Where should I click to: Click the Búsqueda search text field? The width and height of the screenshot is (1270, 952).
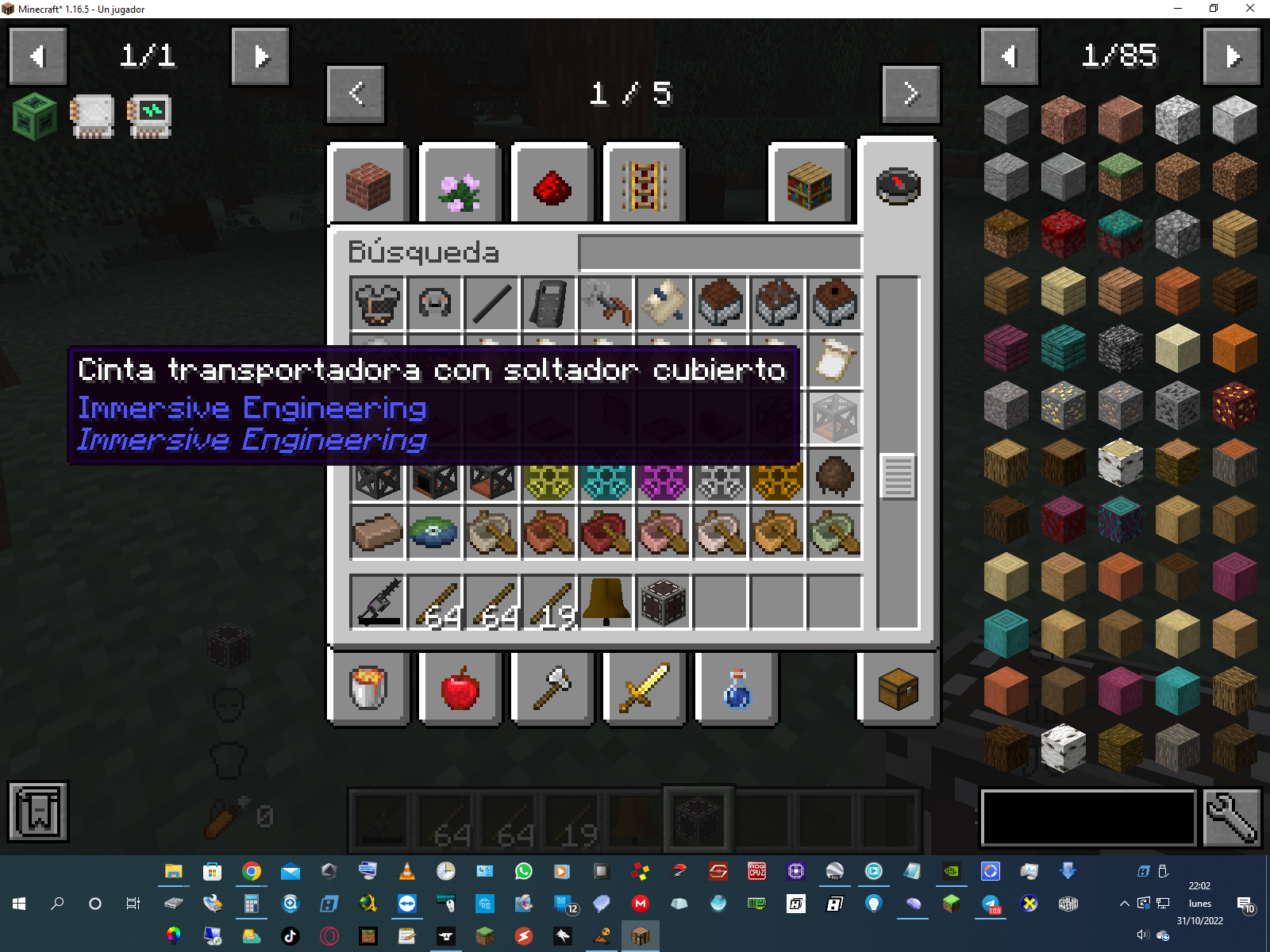pos(720,253)
